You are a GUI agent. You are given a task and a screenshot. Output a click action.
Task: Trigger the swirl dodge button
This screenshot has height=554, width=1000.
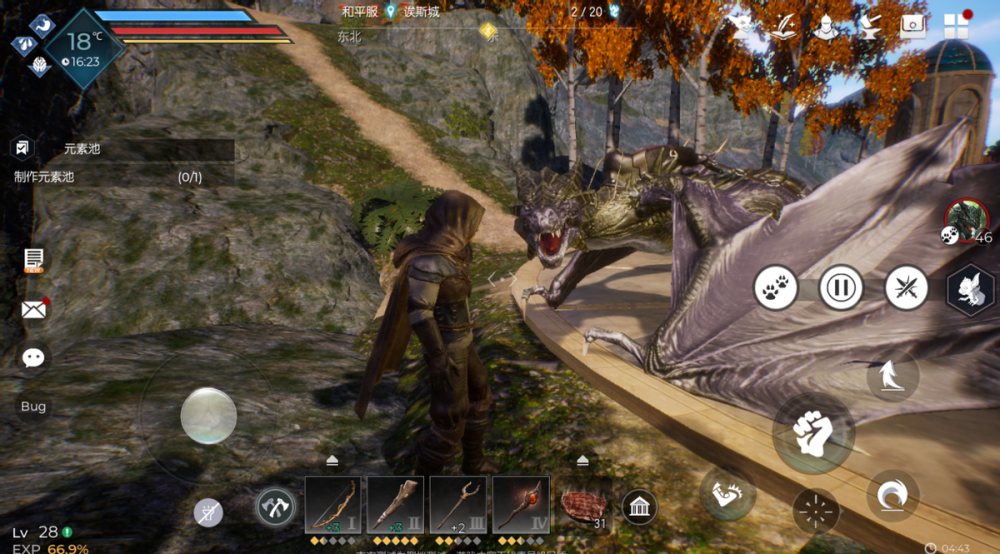click(x=892, y=496)
